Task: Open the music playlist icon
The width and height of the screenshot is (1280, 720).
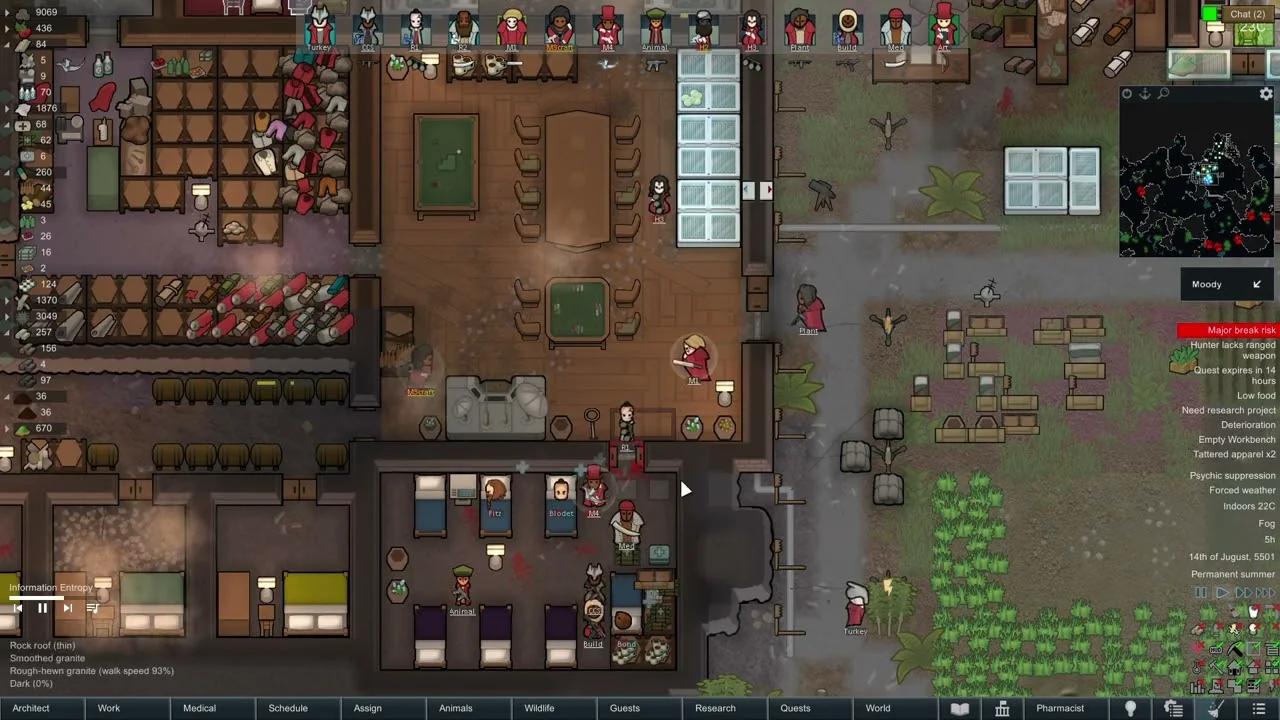Action: click(x=93, y=608)
